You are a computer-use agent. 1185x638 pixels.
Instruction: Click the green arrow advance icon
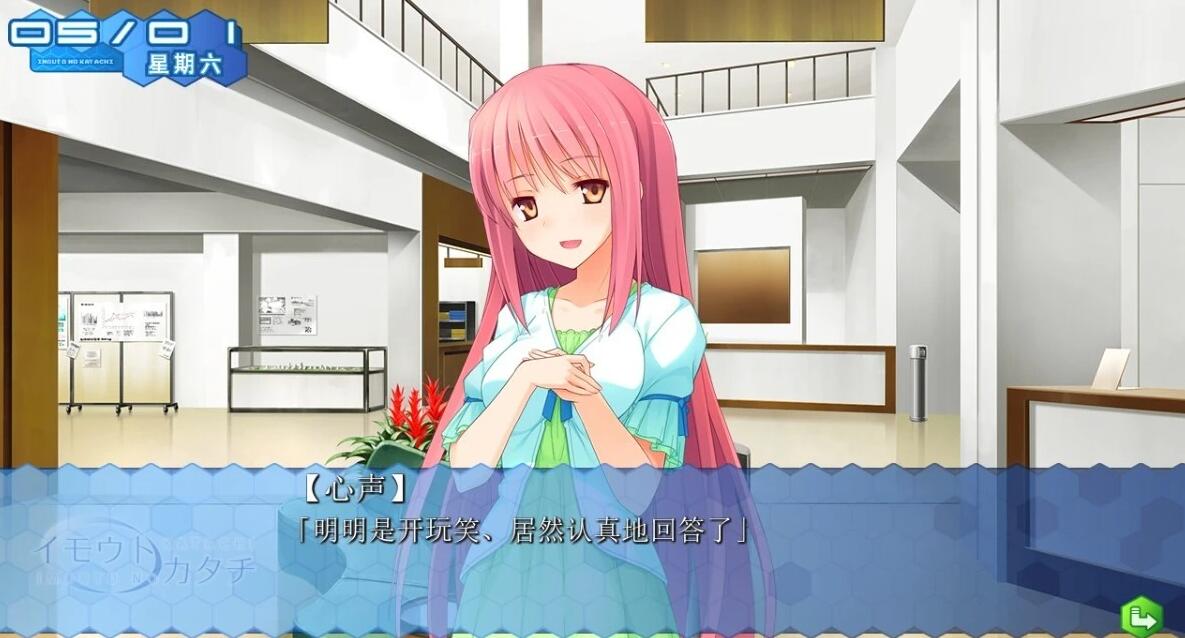tap(1141, 615)
